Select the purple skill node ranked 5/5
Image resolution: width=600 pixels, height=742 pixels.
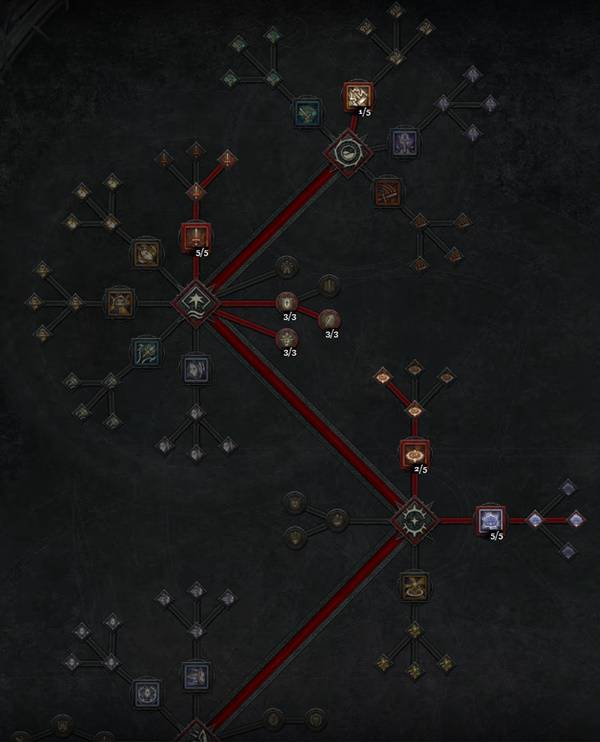click(489, 520)
